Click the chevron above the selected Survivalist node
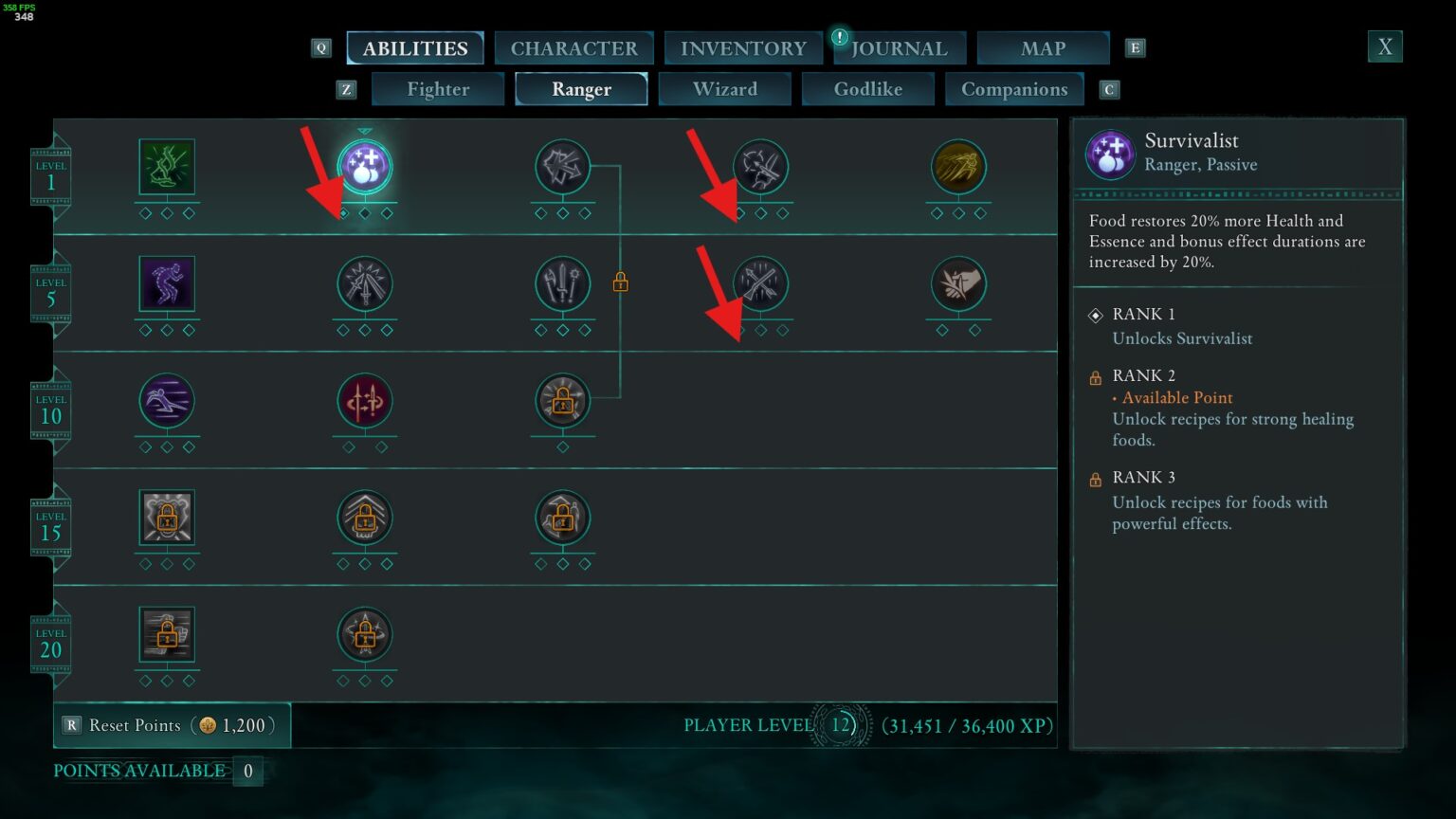Viewport: 1456px width, 819px height. [365, 131]
